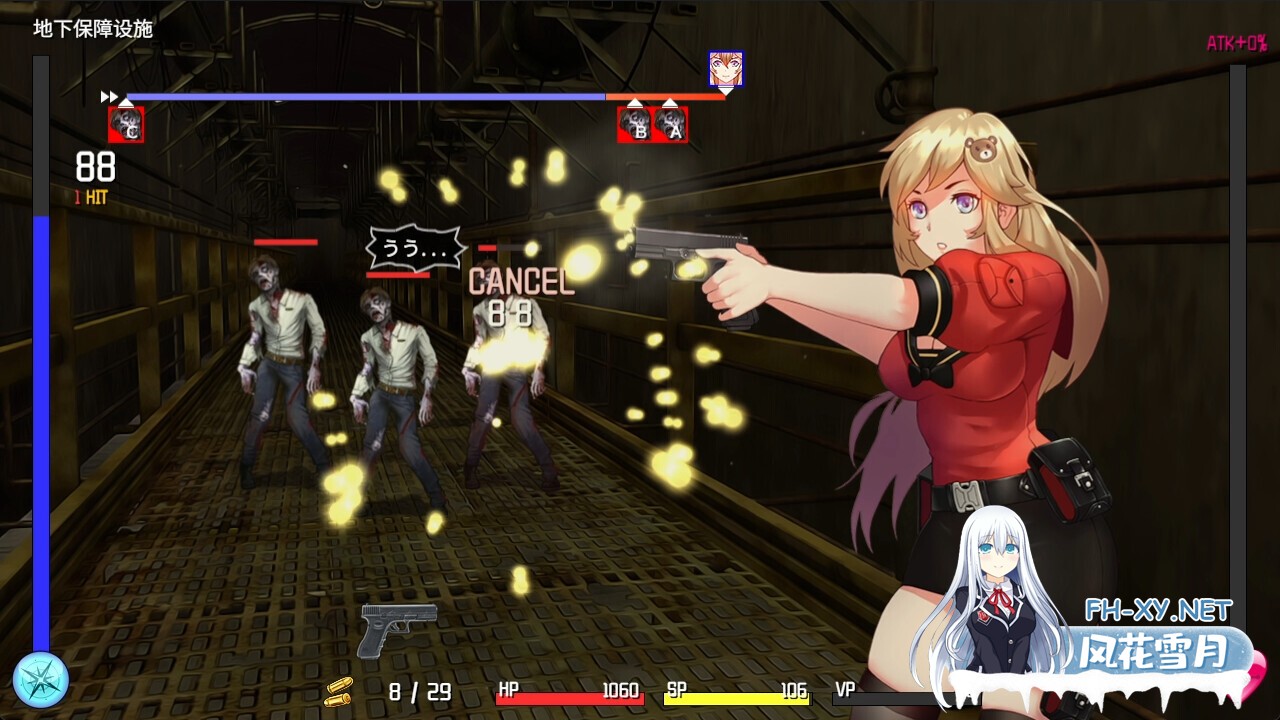Select the equipped pistol weapon icon
The width and height of the screenshot is (1280, 720).
pos(397,629)
